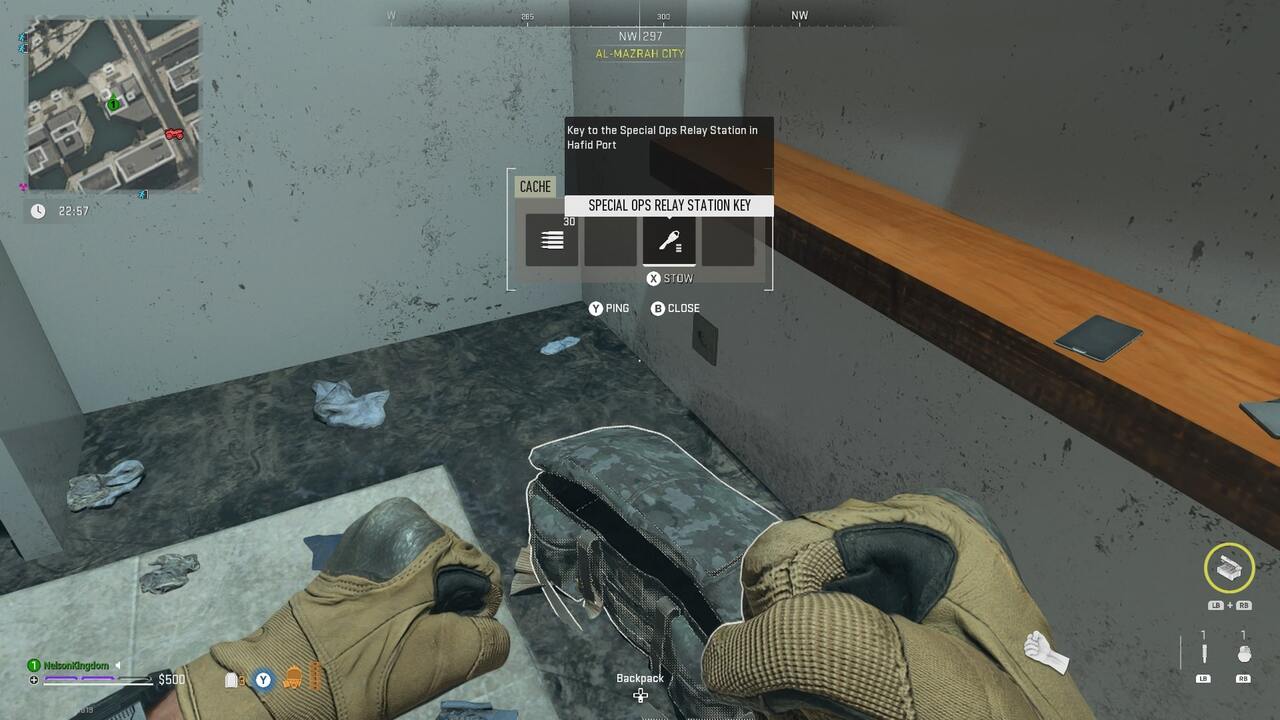Select the armor plate icon showing 3 plates
The image size is (1280, 720).
click(230, 678)
